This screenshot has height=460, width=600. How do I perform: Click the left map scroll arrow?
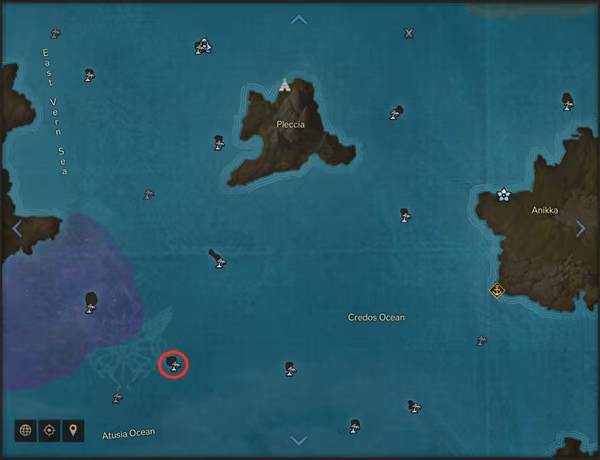(x=17, y=228)
